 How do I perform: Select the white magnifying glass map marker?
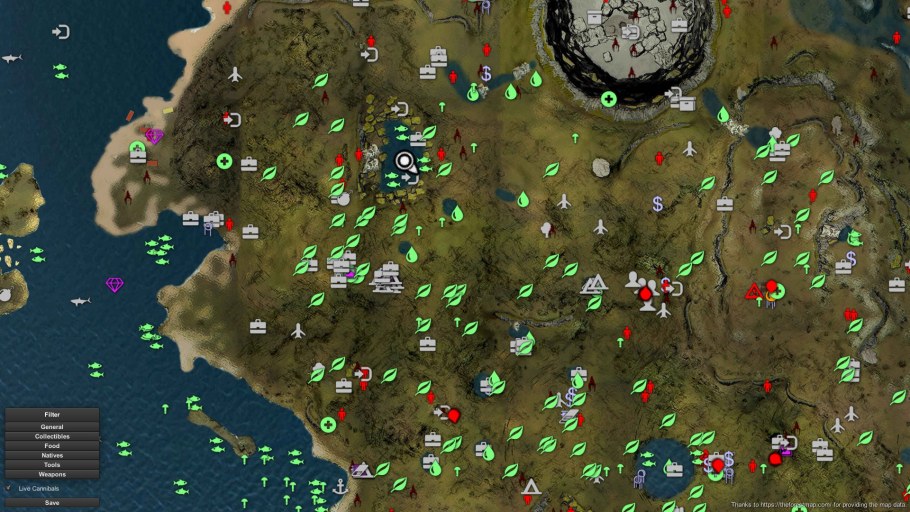(x=405, y=160)
